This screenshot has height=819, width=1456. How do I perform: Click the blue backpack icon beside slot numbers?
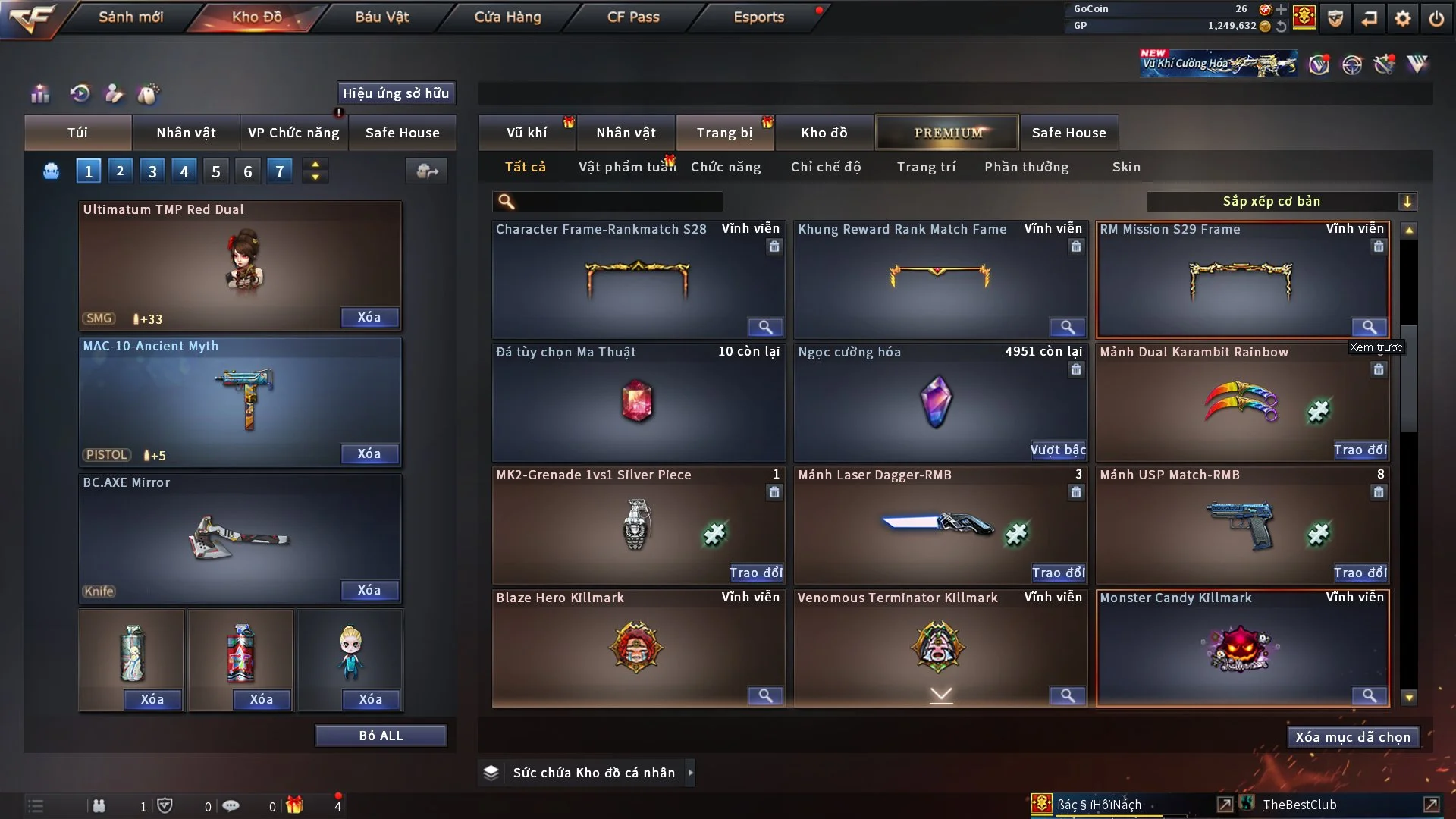tap(51, 171)
